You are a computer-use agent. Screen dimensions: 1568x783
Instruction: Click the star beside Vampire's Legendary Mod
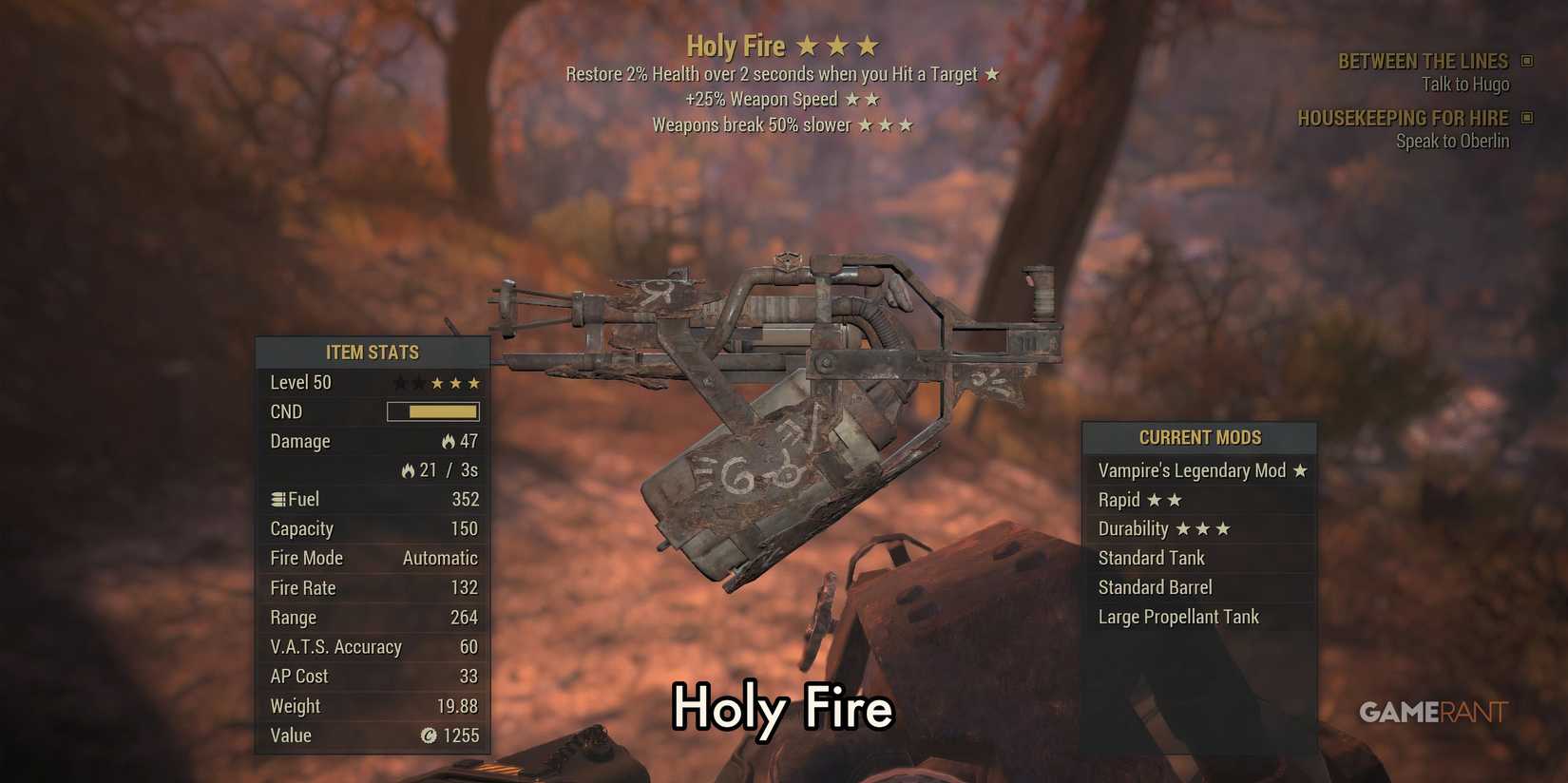coord(1298,469)
